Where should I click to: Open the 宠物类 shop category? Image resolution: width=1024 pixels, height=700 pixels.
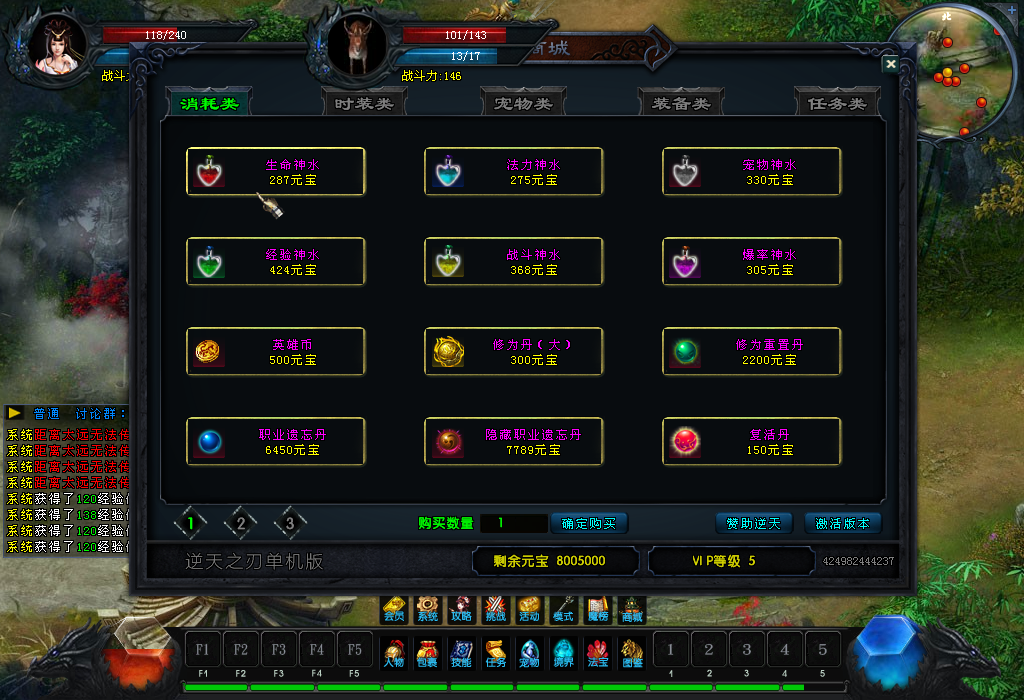523,103
